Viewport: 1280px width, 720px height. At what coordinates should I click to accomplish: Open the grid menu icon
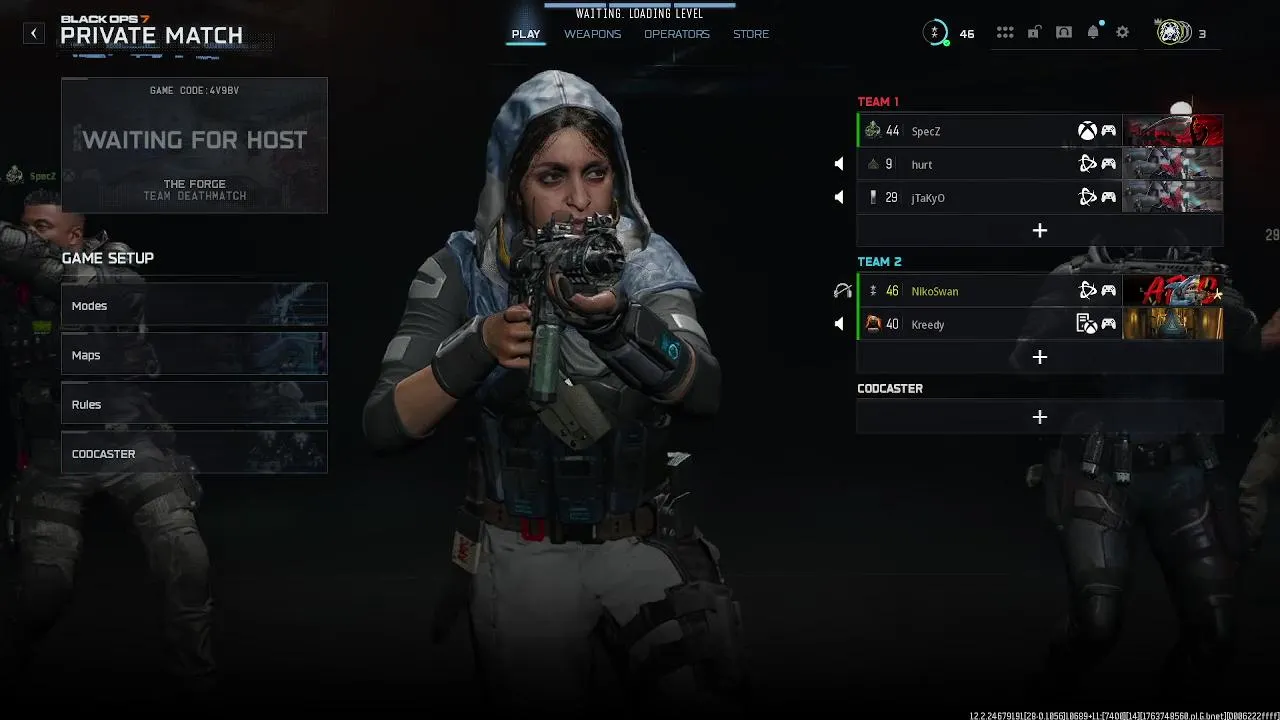1005,33
